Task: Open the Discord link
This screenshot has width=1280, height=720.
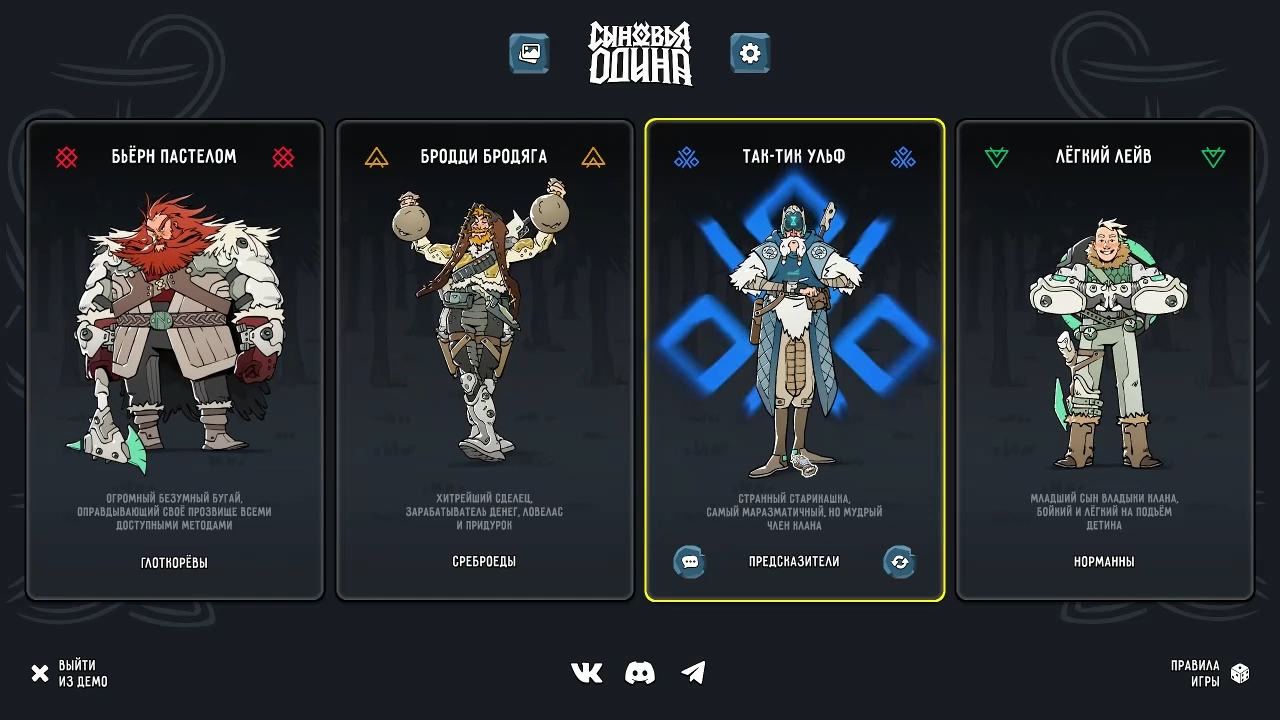Action: [x=640, y=673]
